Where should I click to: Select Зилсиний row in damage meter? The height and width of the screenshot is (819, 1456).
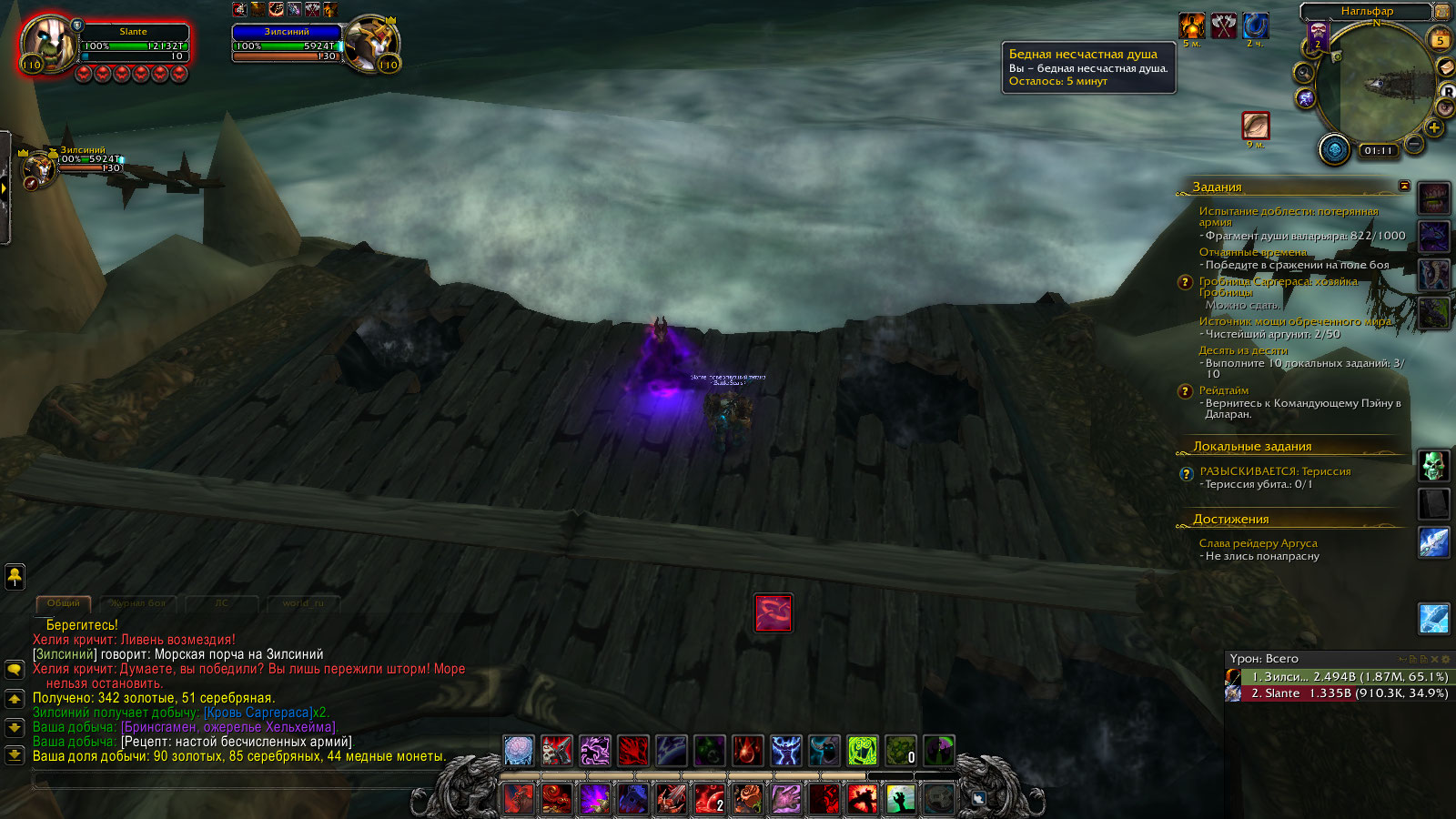(x=1338, y=676)
